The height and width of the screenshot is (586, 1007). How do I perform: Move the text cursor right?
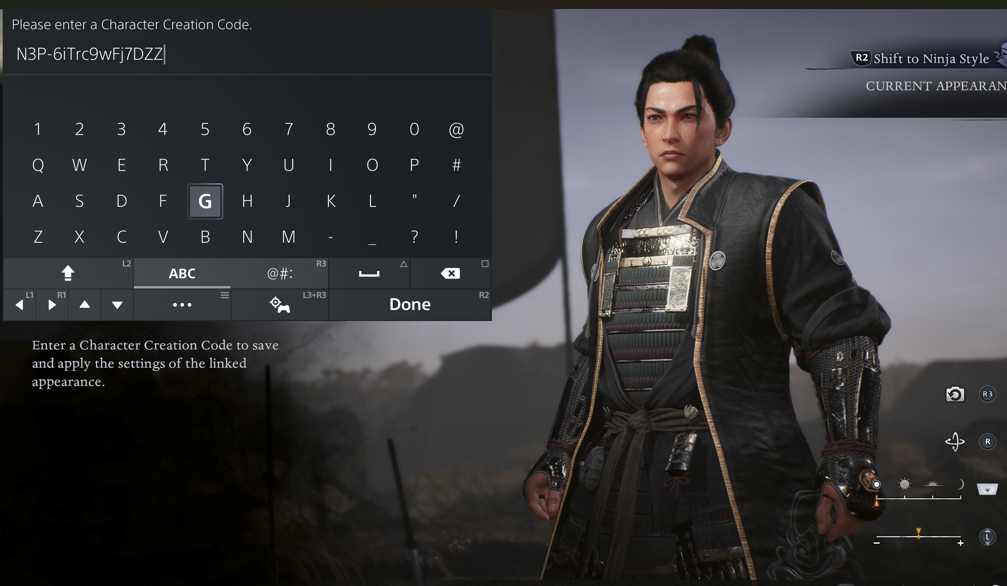(52, 304)
